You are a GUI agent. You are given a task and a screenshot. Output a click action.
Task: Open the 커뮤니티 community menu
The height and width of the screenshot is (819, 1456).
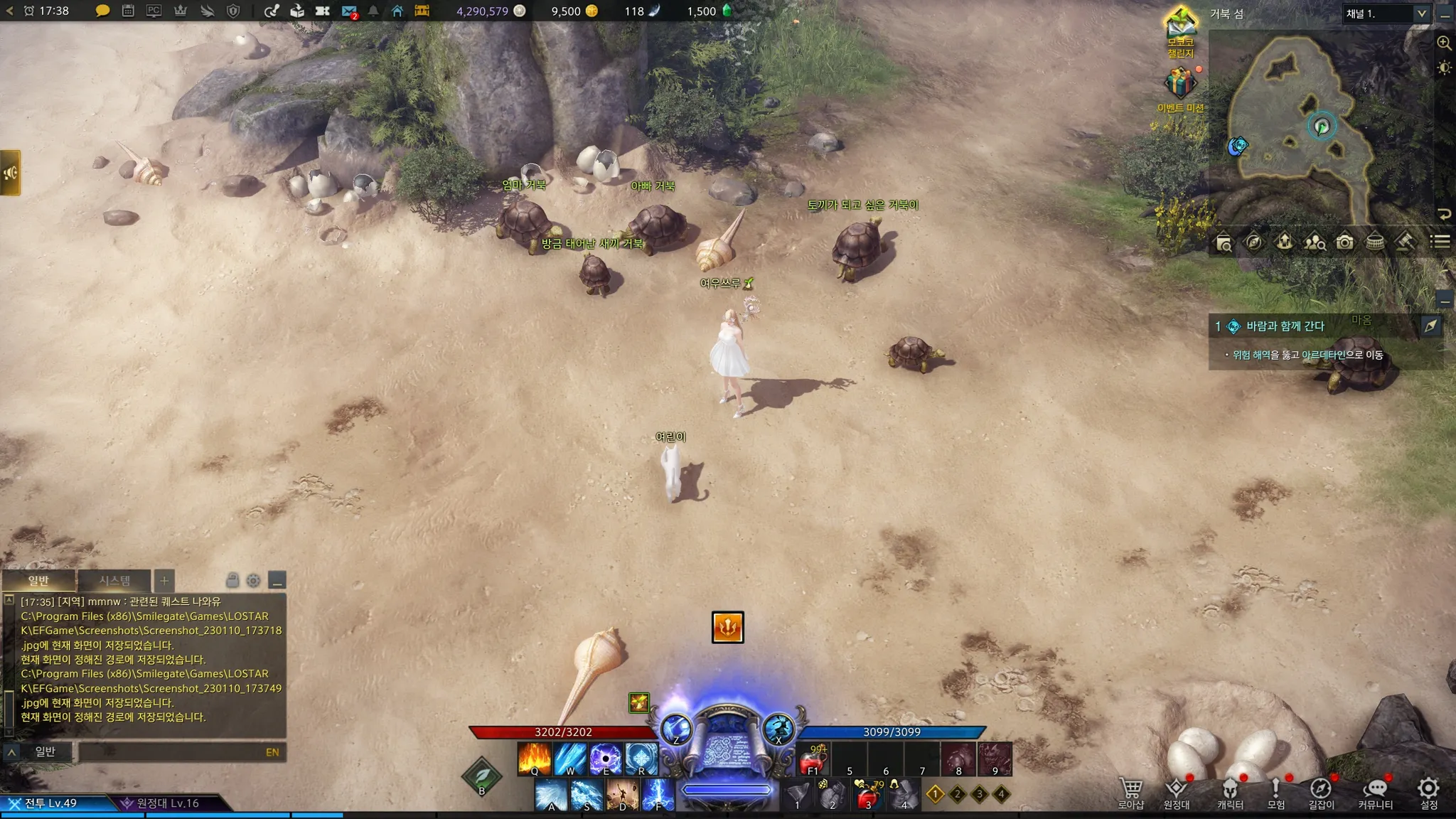(x=1375, y=792)
